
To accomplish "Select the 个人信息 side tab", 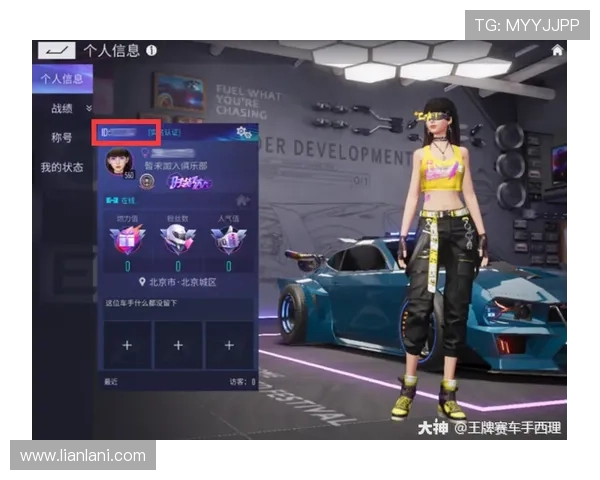I will click(x=61, y=79).
